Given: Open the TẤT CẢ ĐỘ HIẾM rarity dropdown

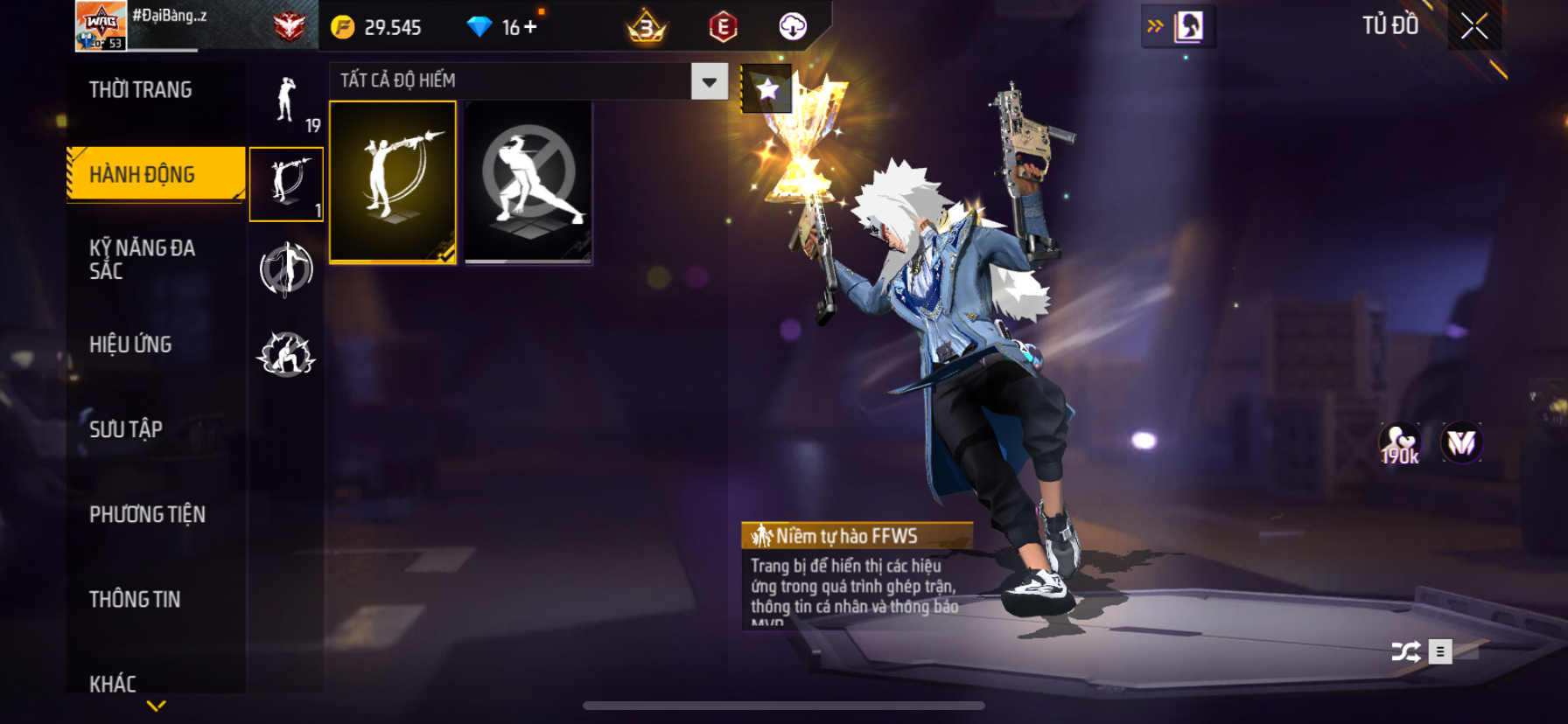Looking at the screenshot, I should click(x=709, y=82).
